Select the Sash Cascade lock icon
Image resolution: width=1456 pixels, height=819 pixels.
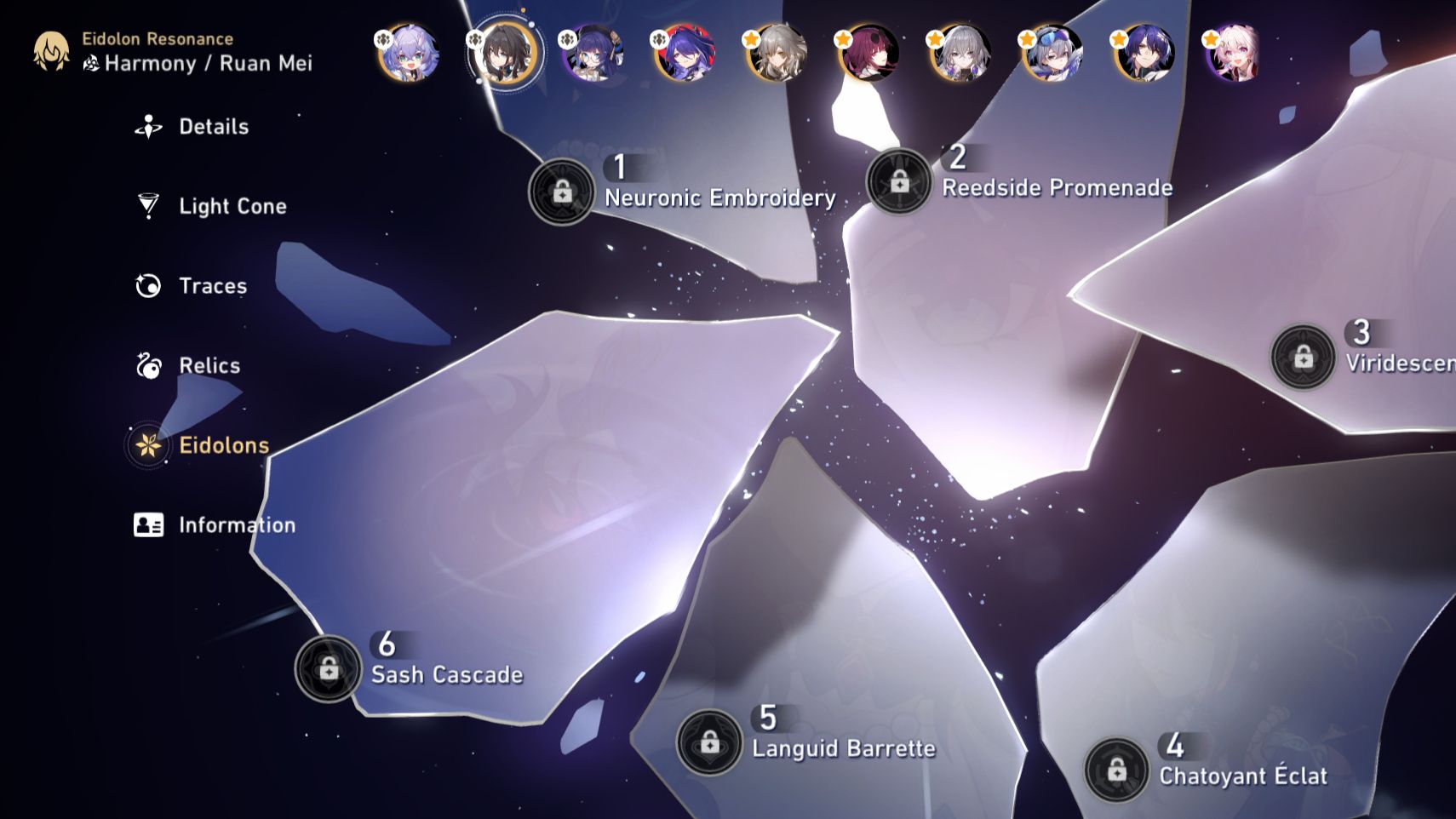point(328,667)
